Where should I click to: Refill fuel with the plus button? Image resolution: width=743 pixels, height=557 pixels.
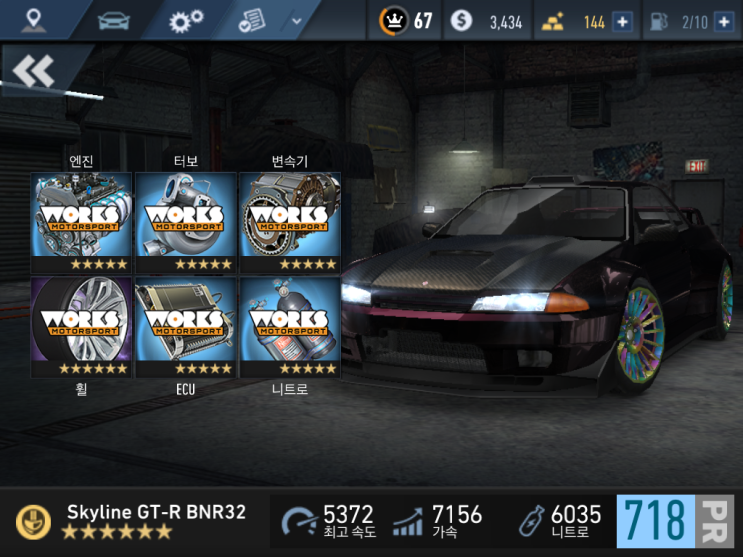(724, 21)
